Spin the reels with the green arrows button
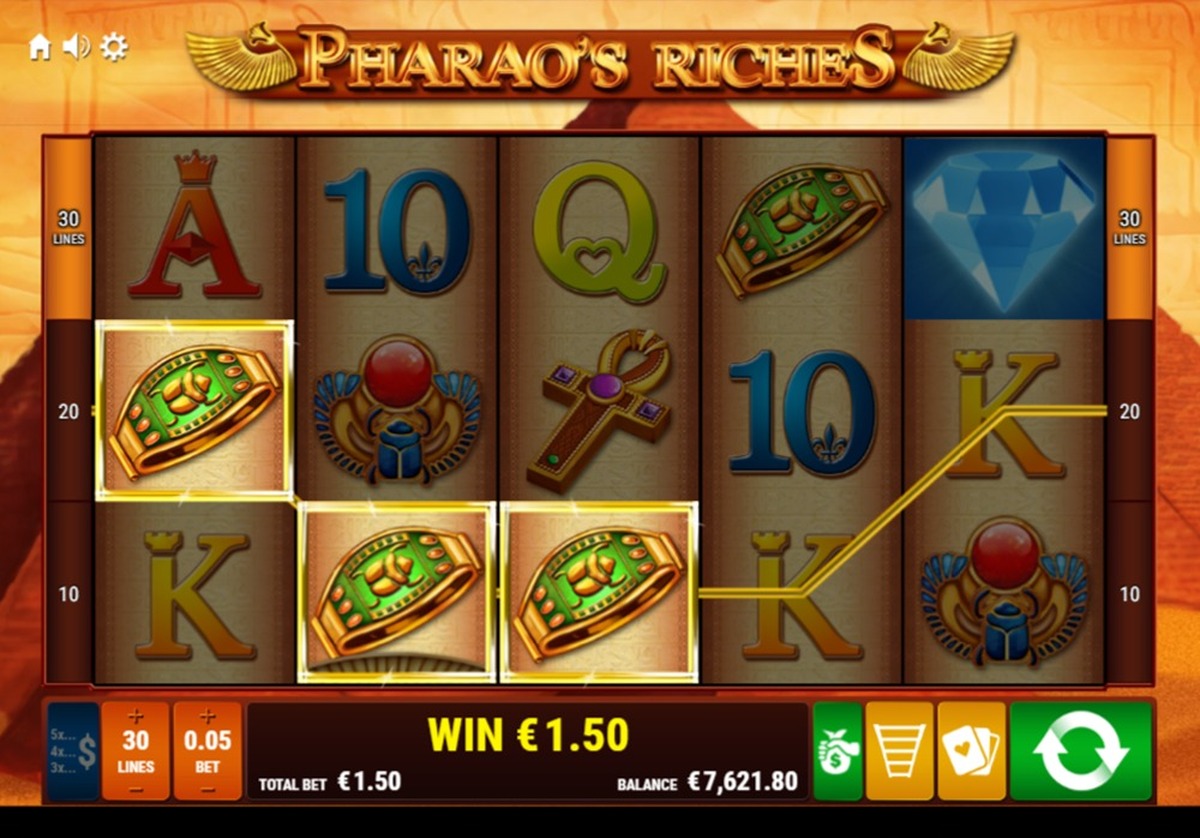The height and width of the screenshot is (838, 1200). click(1080, 751)
